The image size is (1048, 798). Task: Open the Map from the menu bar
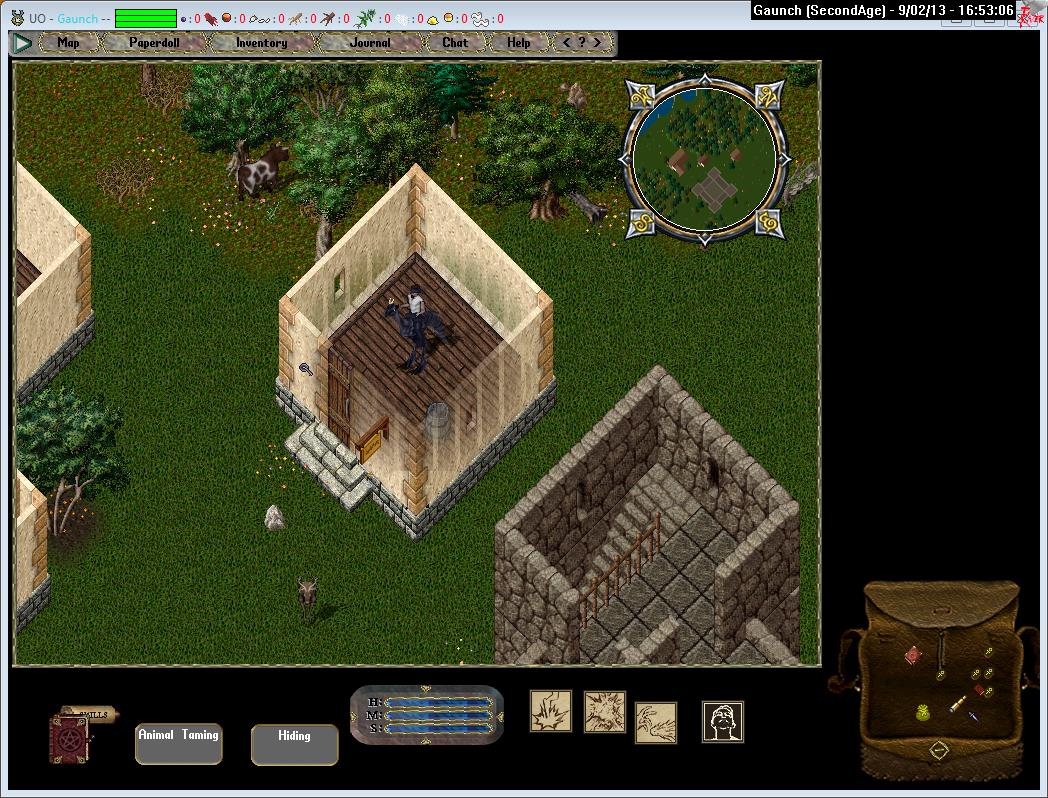tap(68, 43)
